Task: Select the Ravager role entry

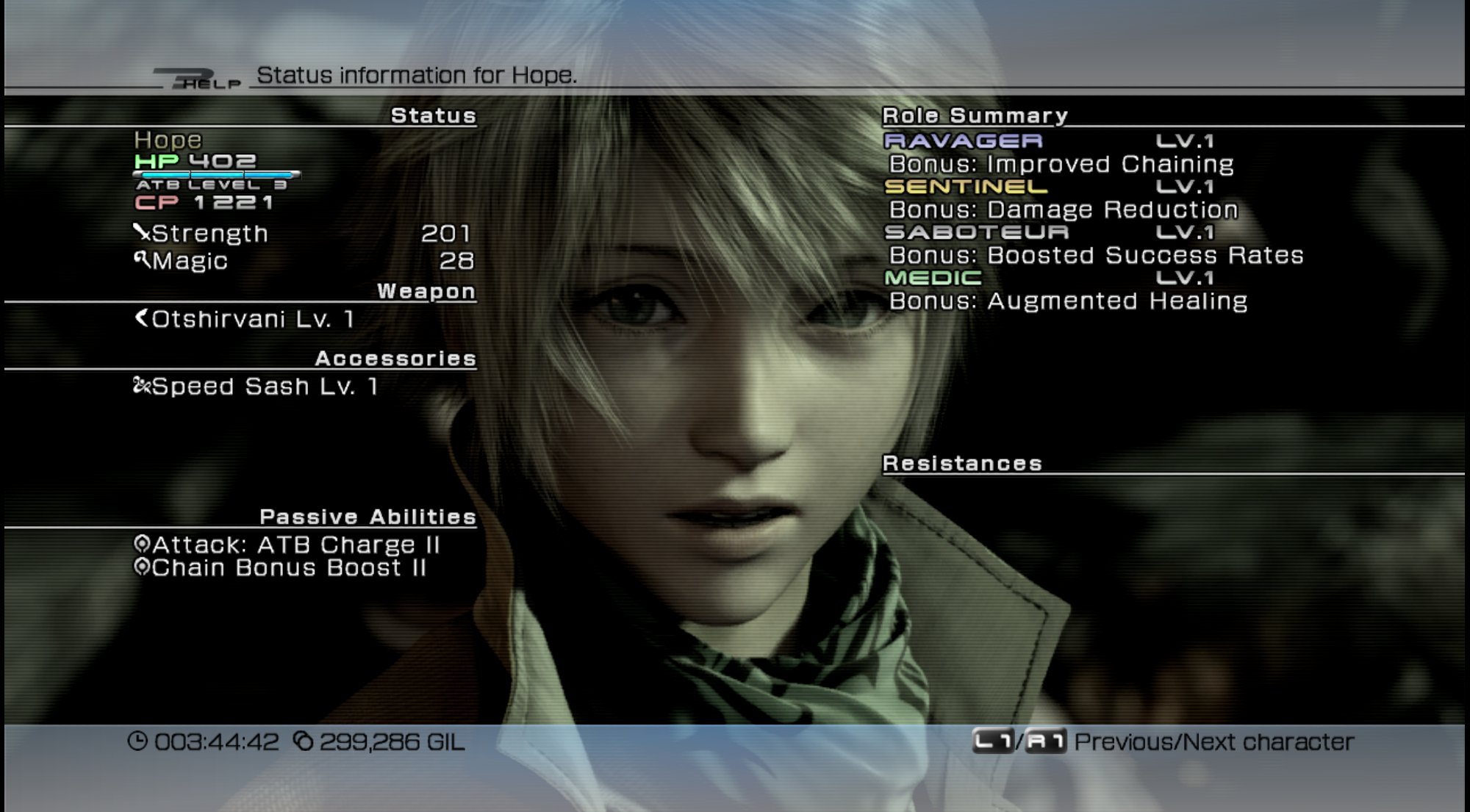Action: click(964, 140)
